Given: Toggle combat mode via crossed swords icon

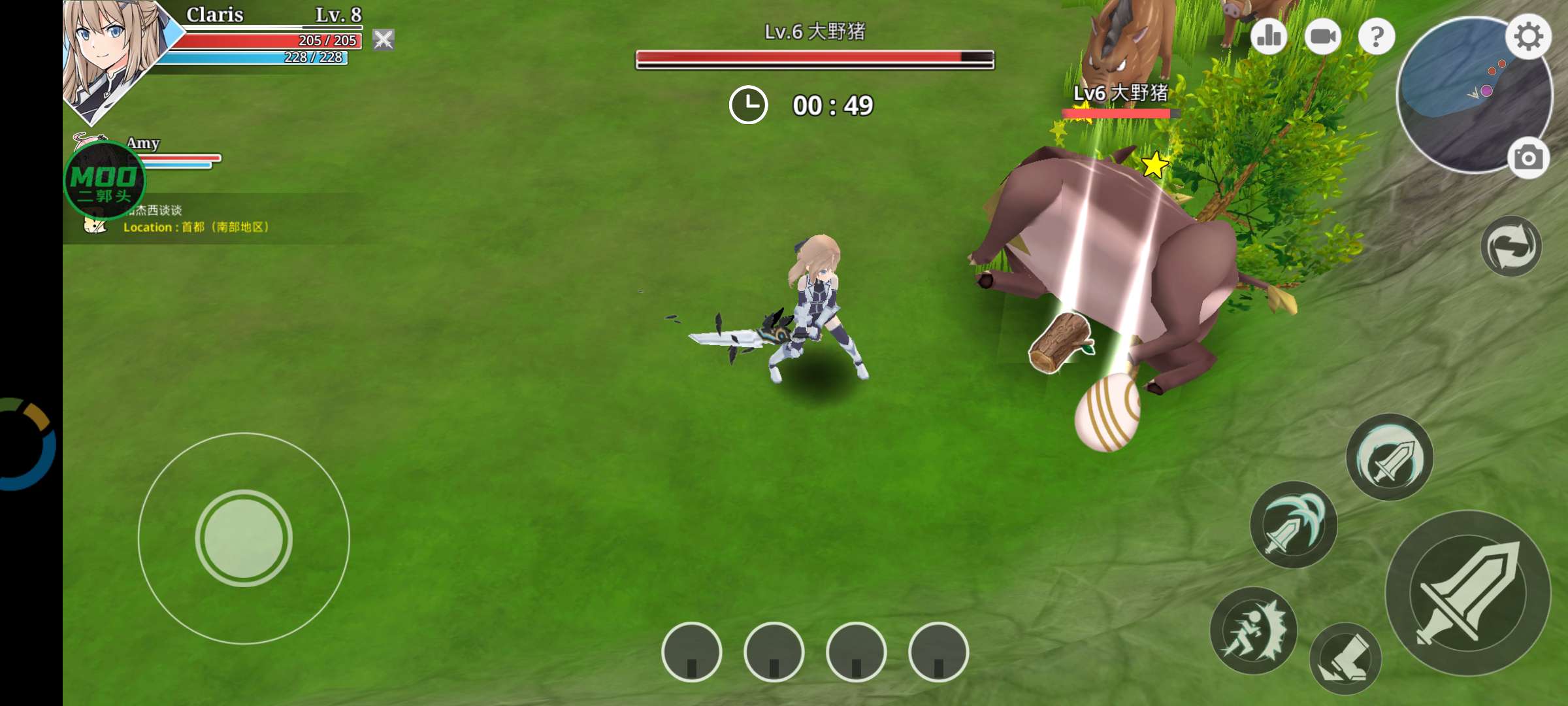Looking at the screenshot, I should 384,40.
